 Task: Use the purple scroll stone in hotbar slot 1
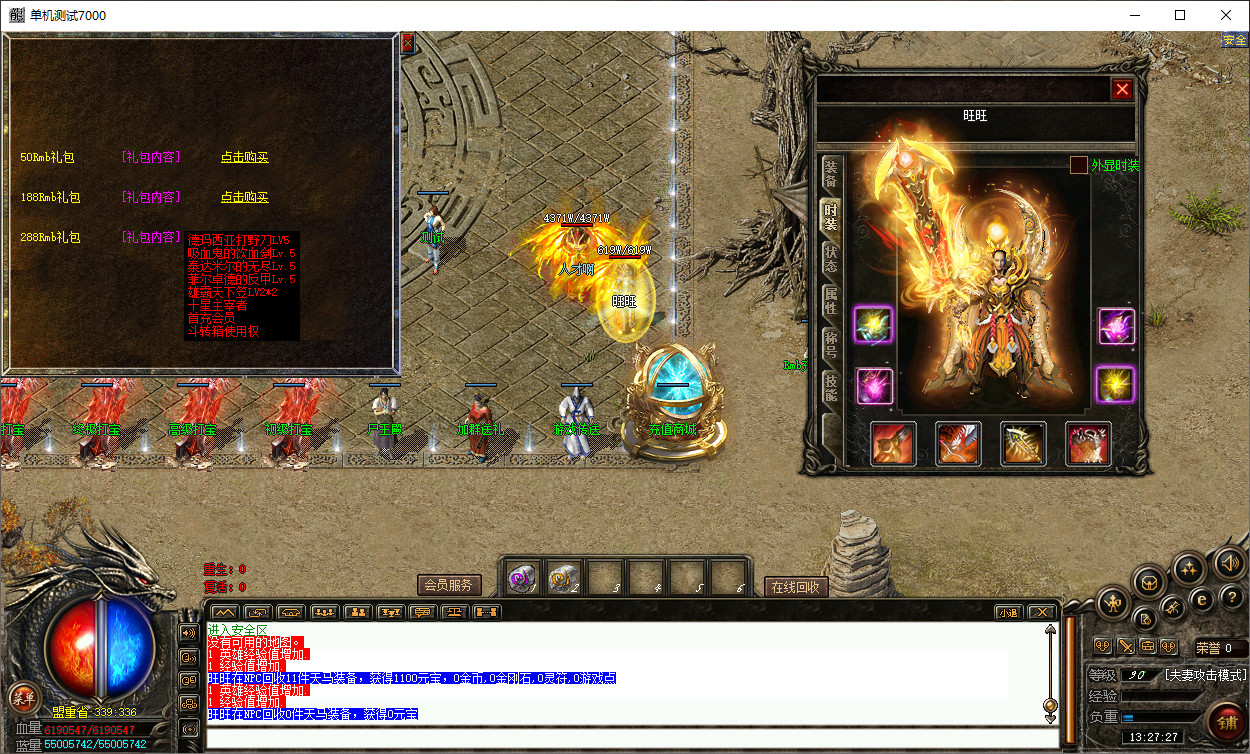524,578
